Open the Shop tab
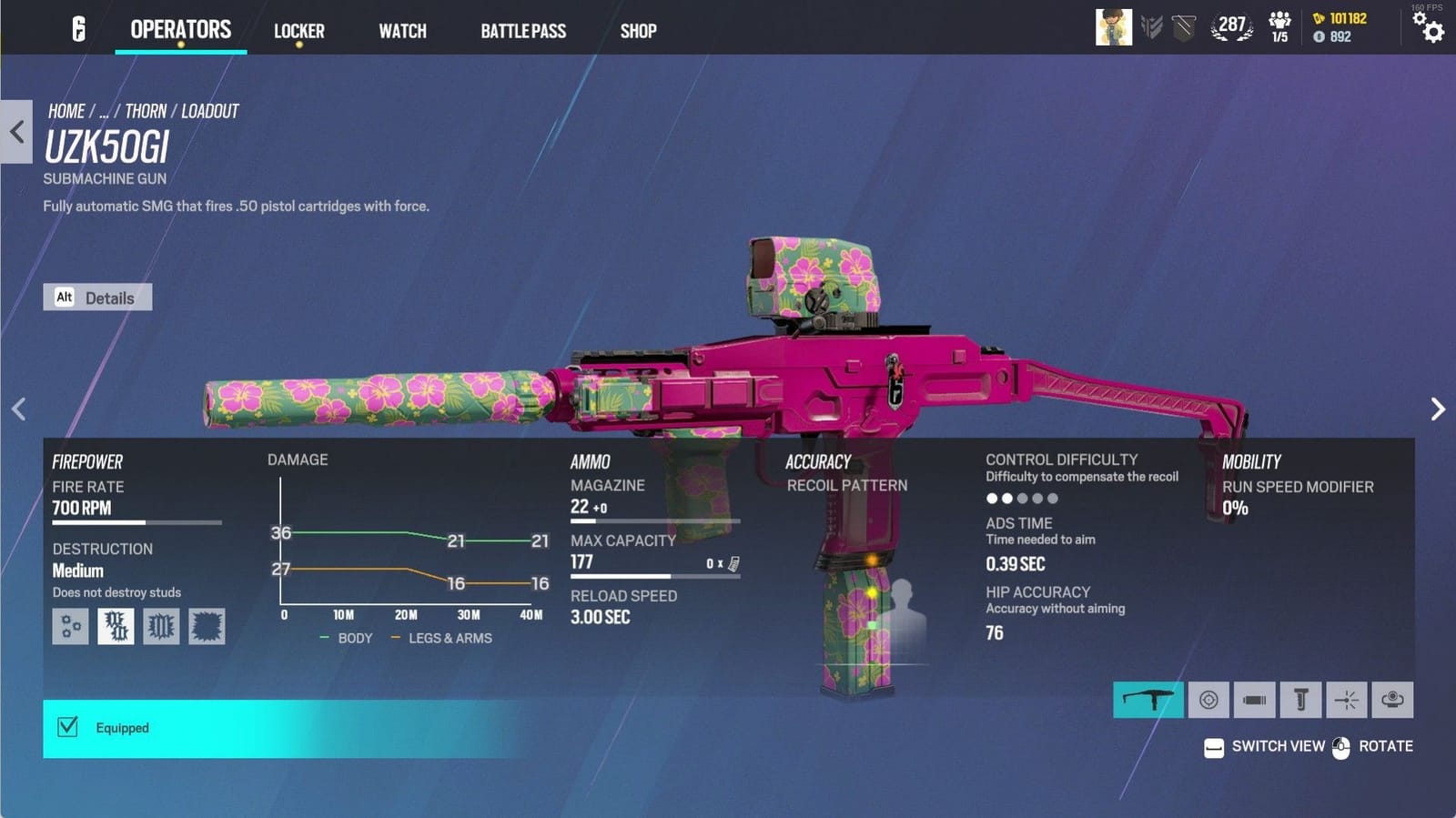 point(638,31)
